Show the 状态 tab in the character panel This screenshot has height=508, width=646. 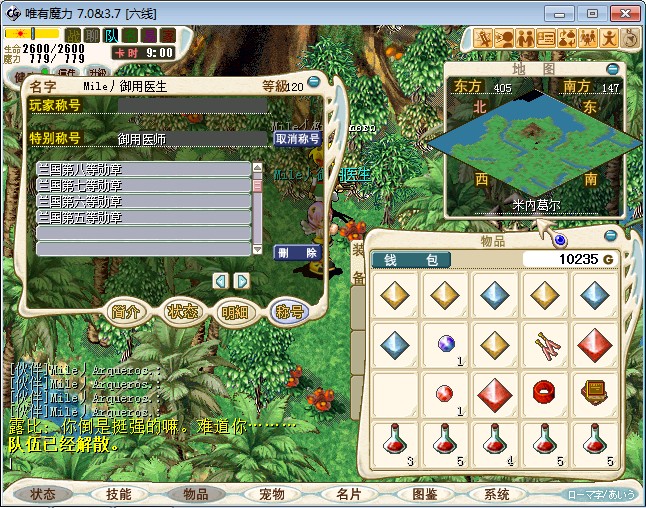pyautogui.click(x=181, y=312)
